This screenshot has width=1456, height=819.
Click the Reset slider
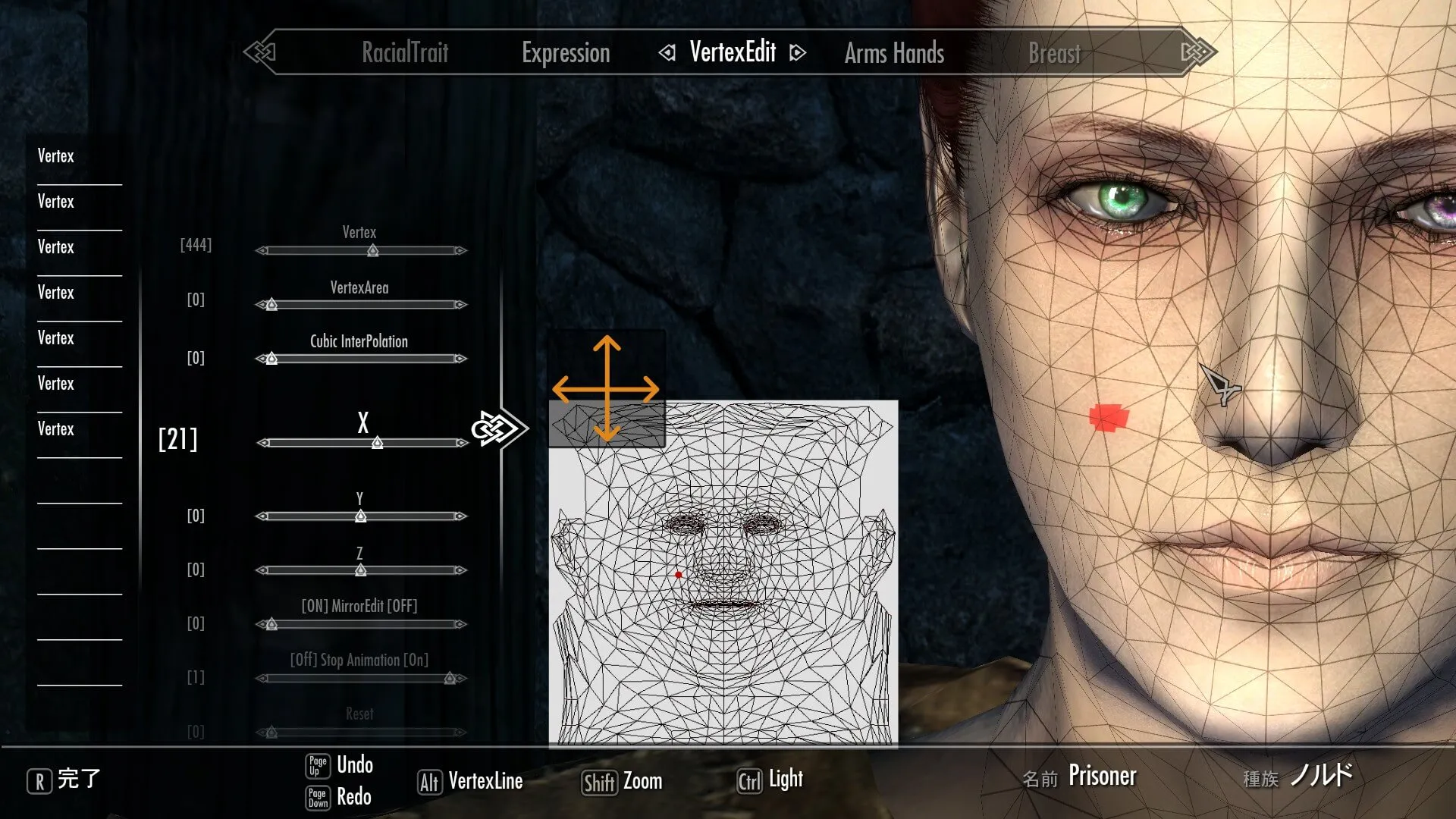[x=361, y=732]
